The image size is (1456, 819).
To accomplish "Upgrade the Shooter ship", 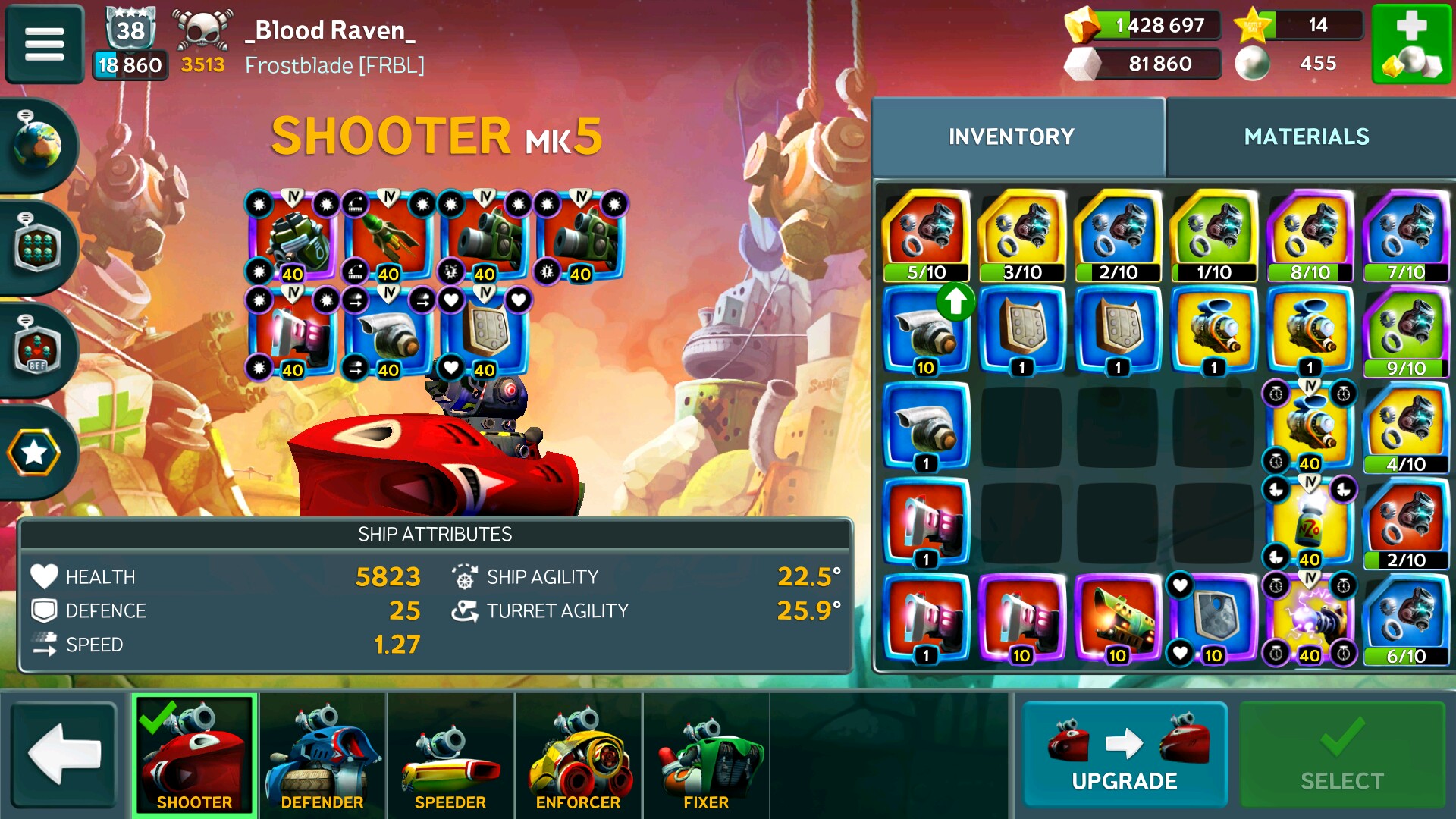I will click(x=1124, y=755).
